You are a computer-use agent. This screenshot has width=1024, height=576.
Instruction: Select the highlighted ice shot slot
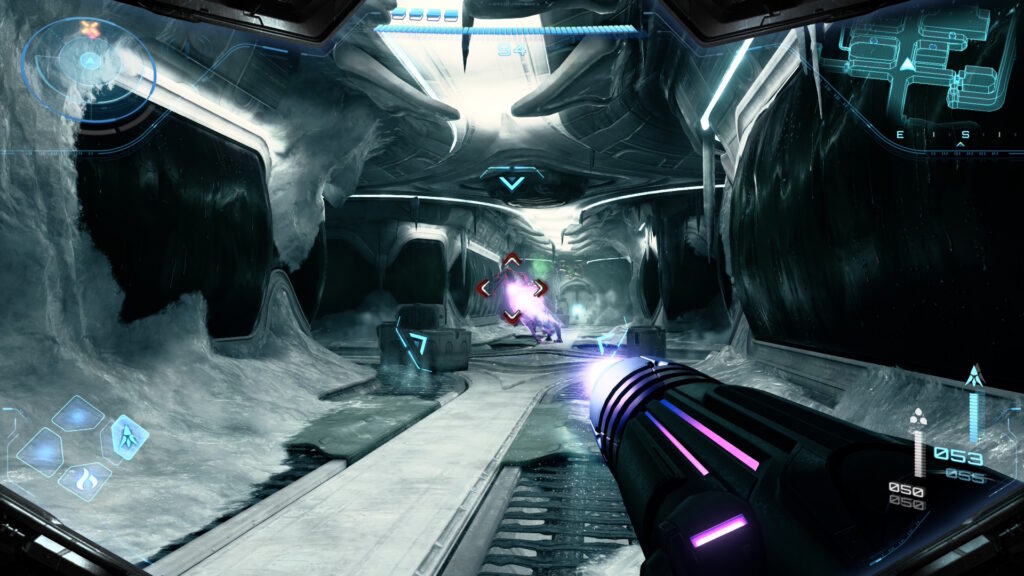(129, 436)
